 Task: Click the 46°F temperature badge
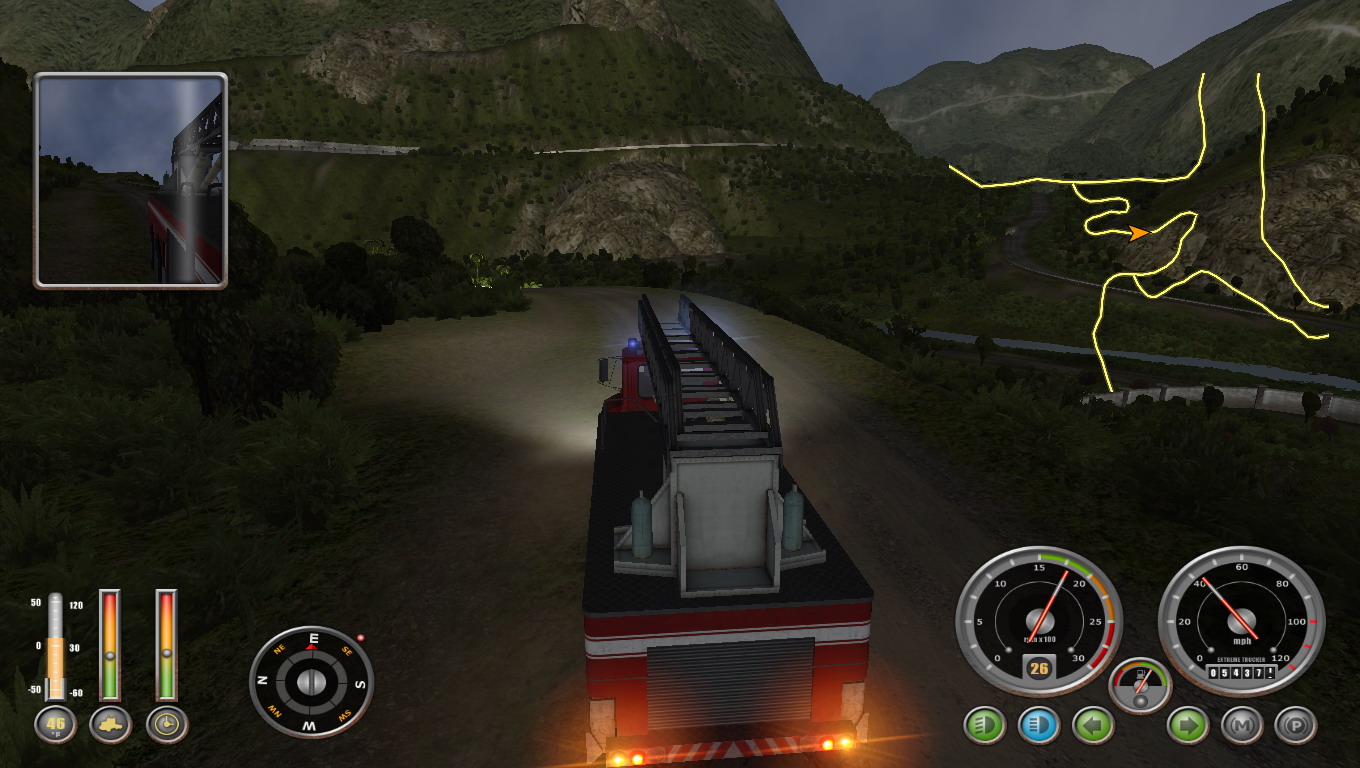[55, 725]
